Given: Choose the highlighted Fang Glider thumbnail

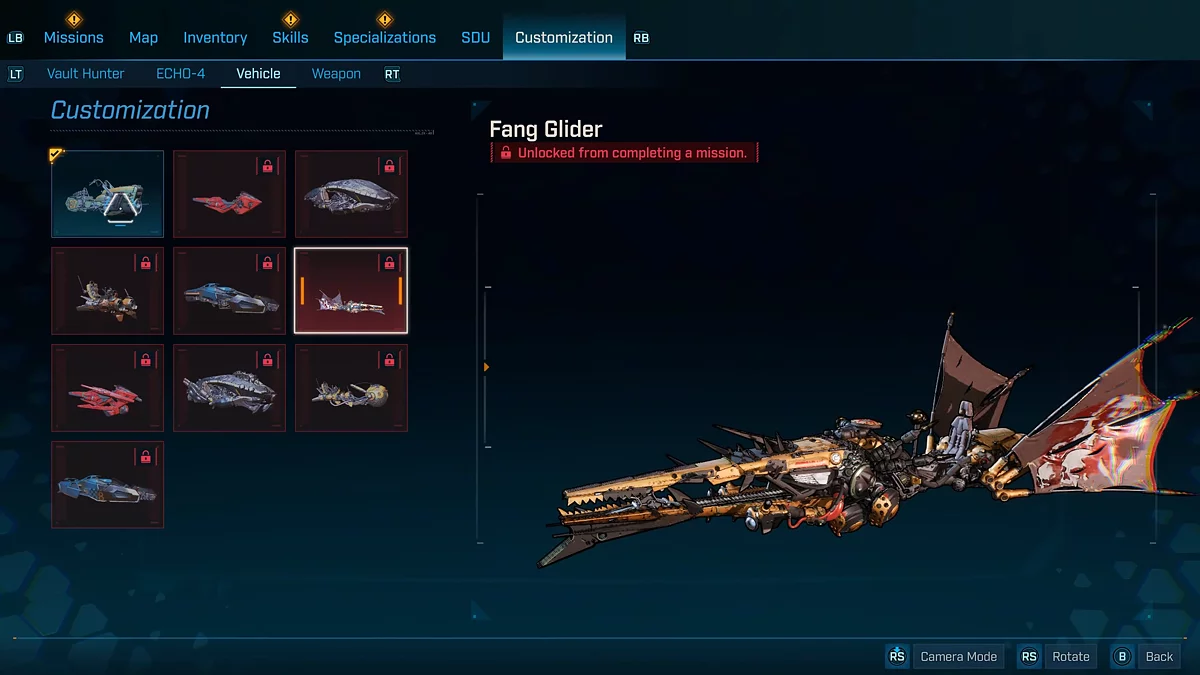Looking at the screenshot, I should tap(351, 291).
